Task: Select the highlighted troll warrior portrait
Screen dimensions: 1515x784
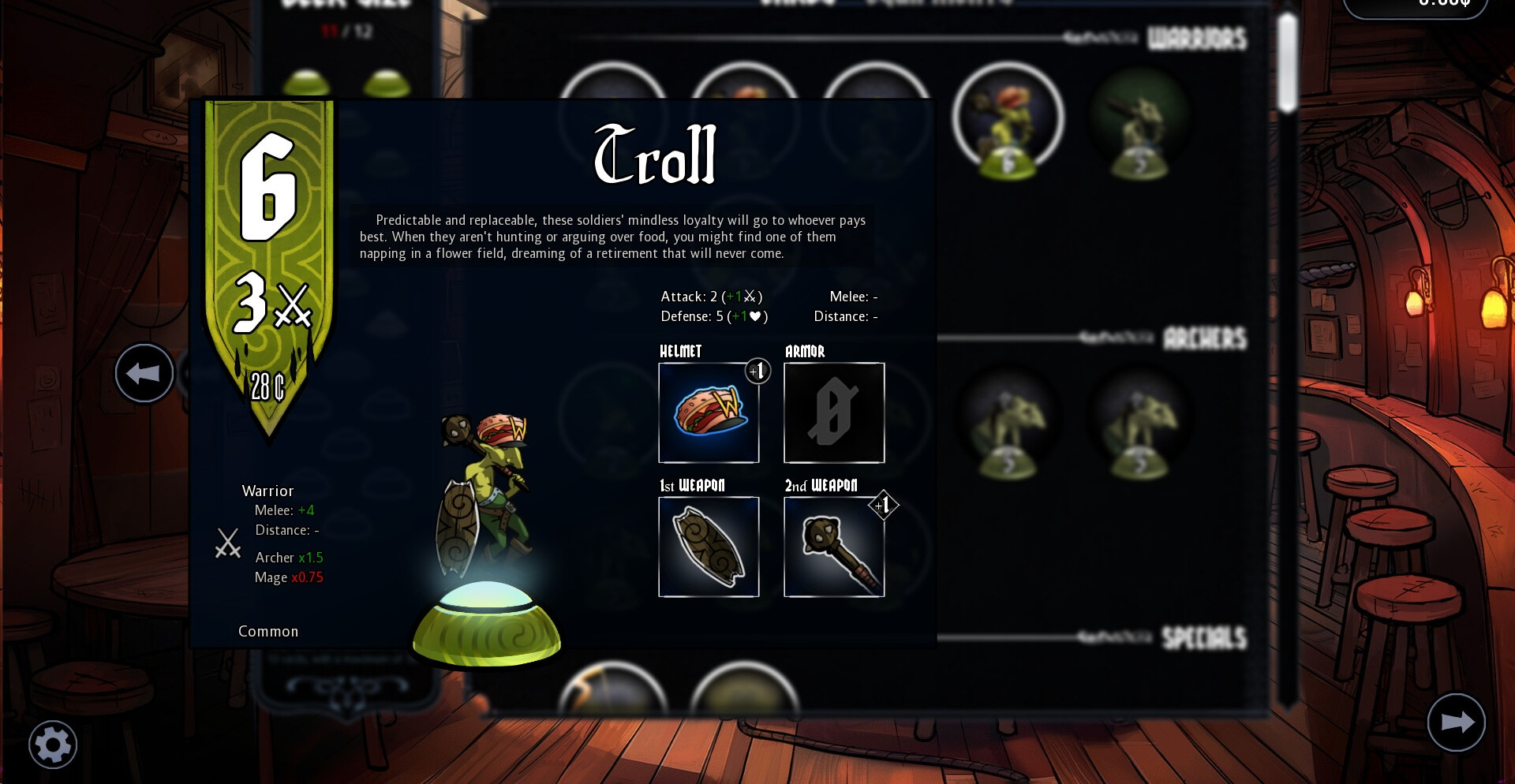Action: (1008, 118)
